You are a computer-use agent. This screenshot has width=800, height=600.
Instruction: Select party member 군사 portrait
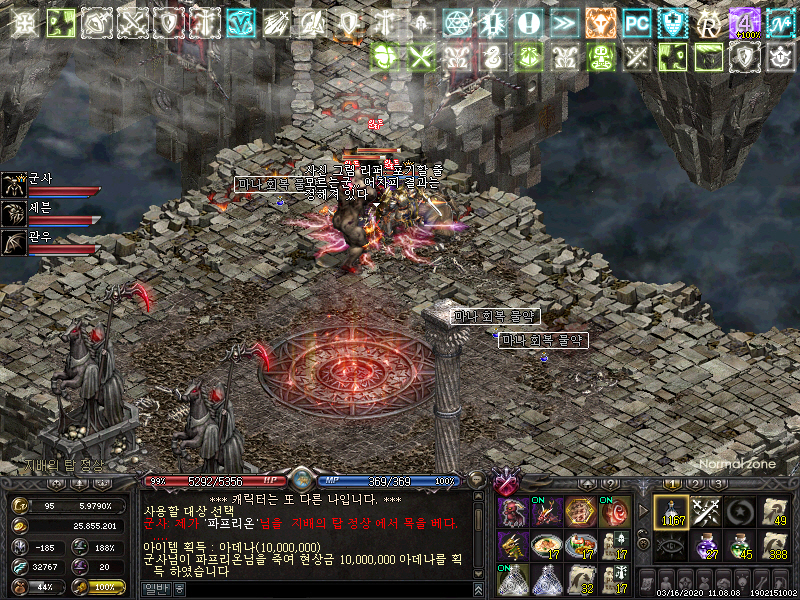pos(14,183)
